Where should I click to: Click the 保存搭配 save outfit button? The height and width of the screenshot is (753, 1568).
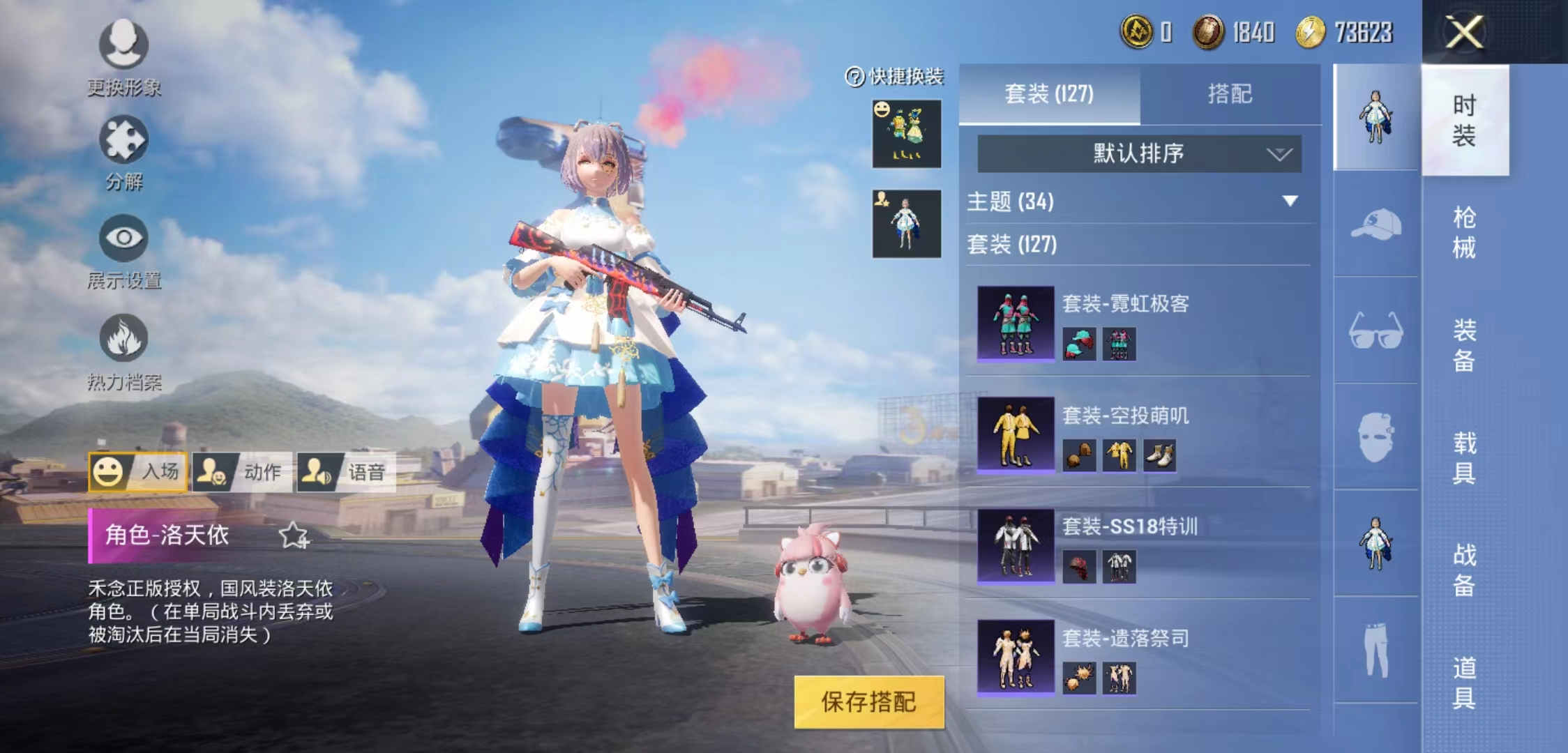coord(868,701)
